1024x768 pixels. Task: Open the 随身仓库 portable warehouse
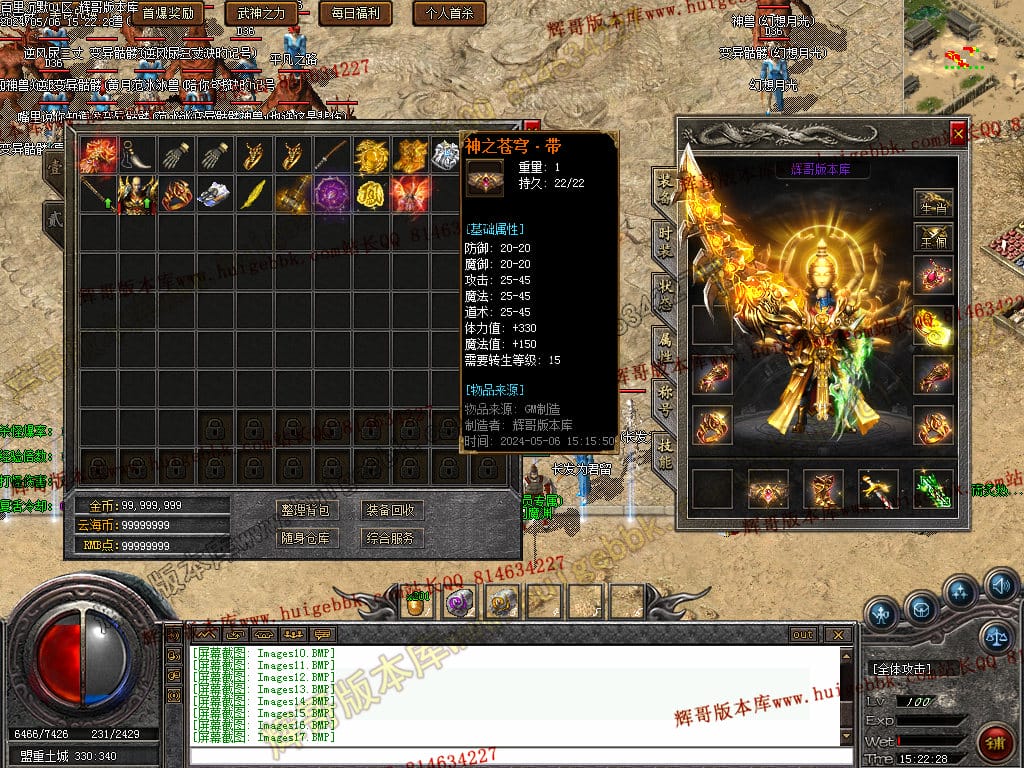point(306,538)
